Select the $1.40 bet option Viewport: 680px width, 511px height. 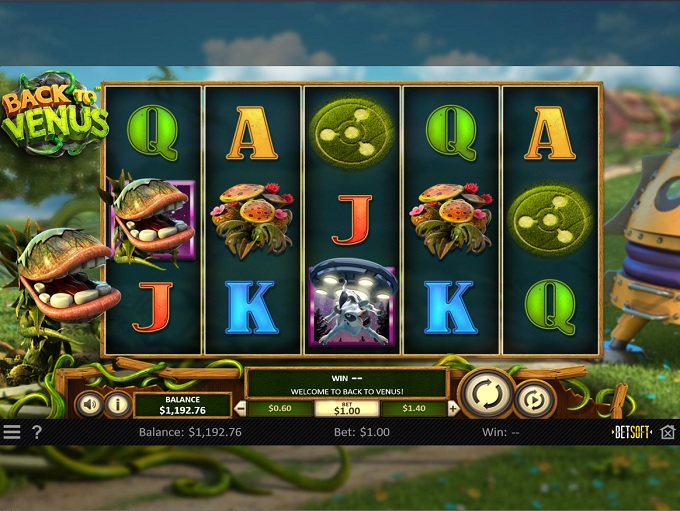(x=414, y=408)
